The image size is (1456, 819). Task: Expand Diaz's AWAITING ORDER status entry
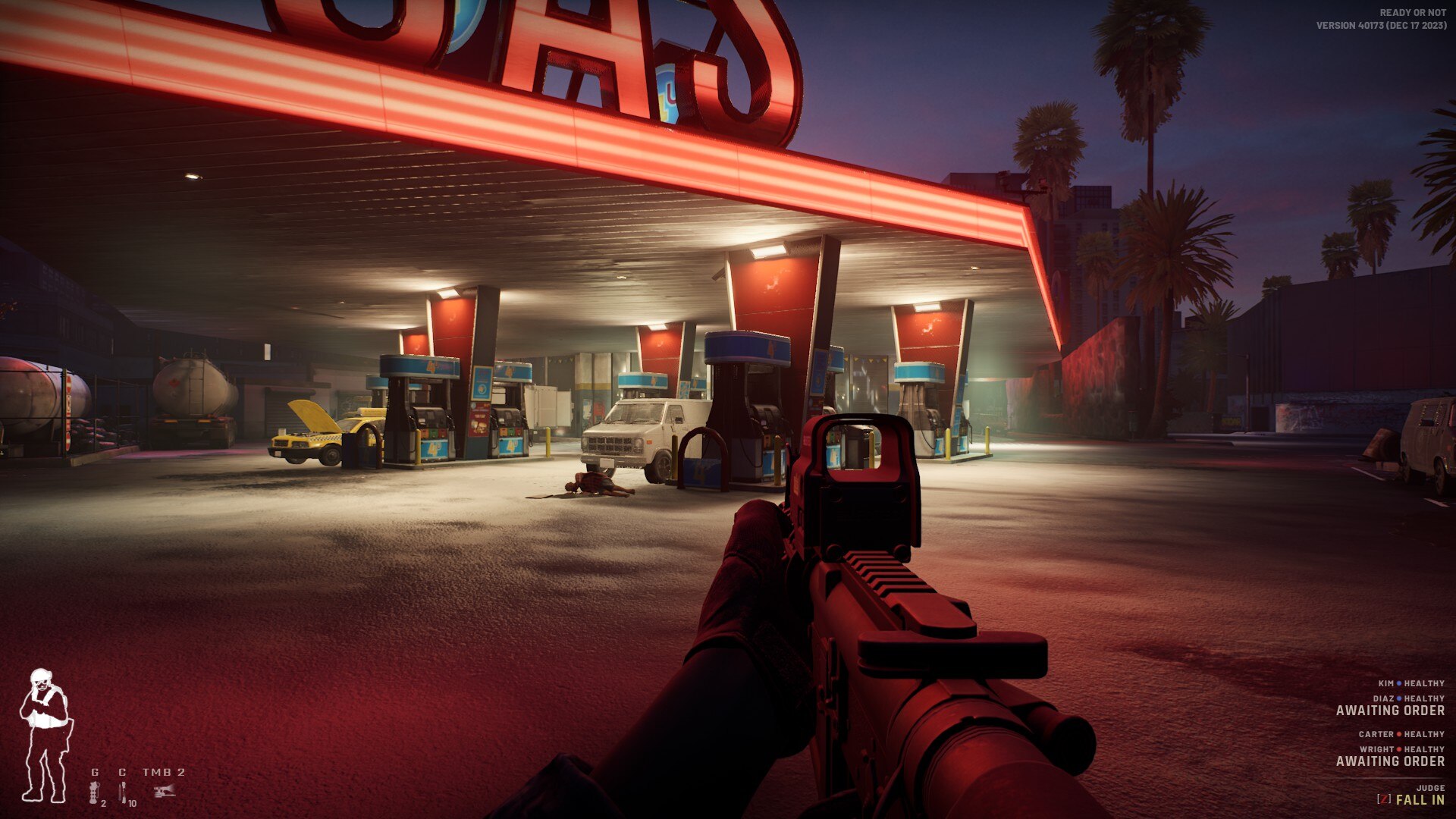click(x=1392, y=711)
